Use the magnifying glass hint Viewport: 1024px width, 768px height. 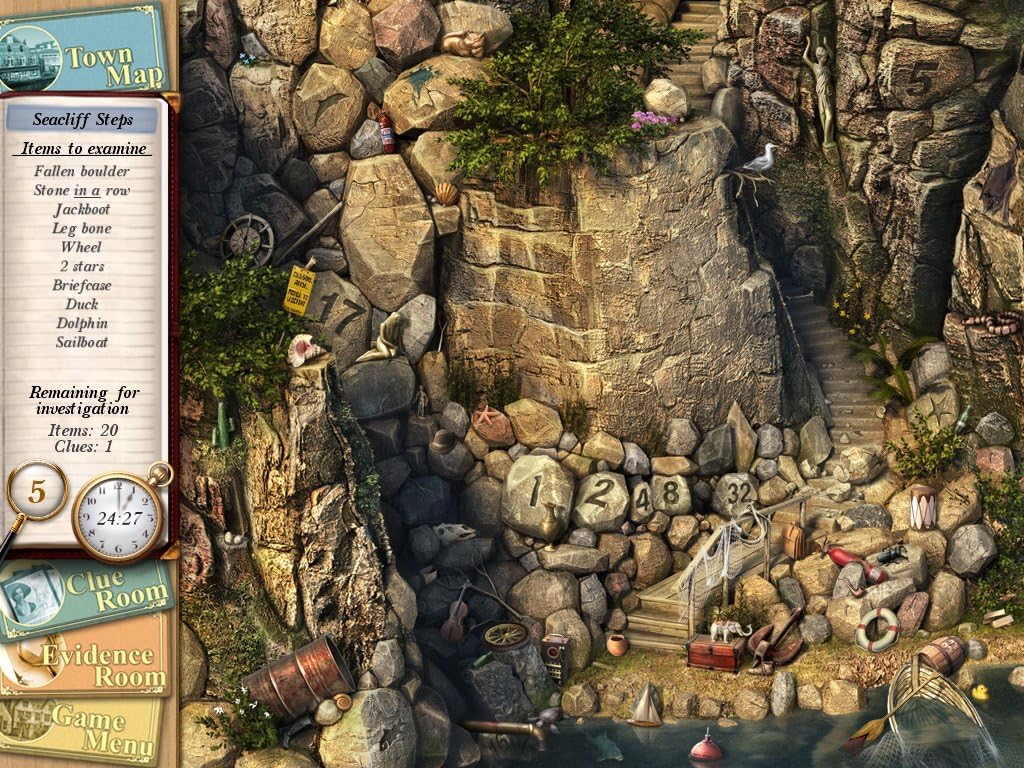click(36, 493)
